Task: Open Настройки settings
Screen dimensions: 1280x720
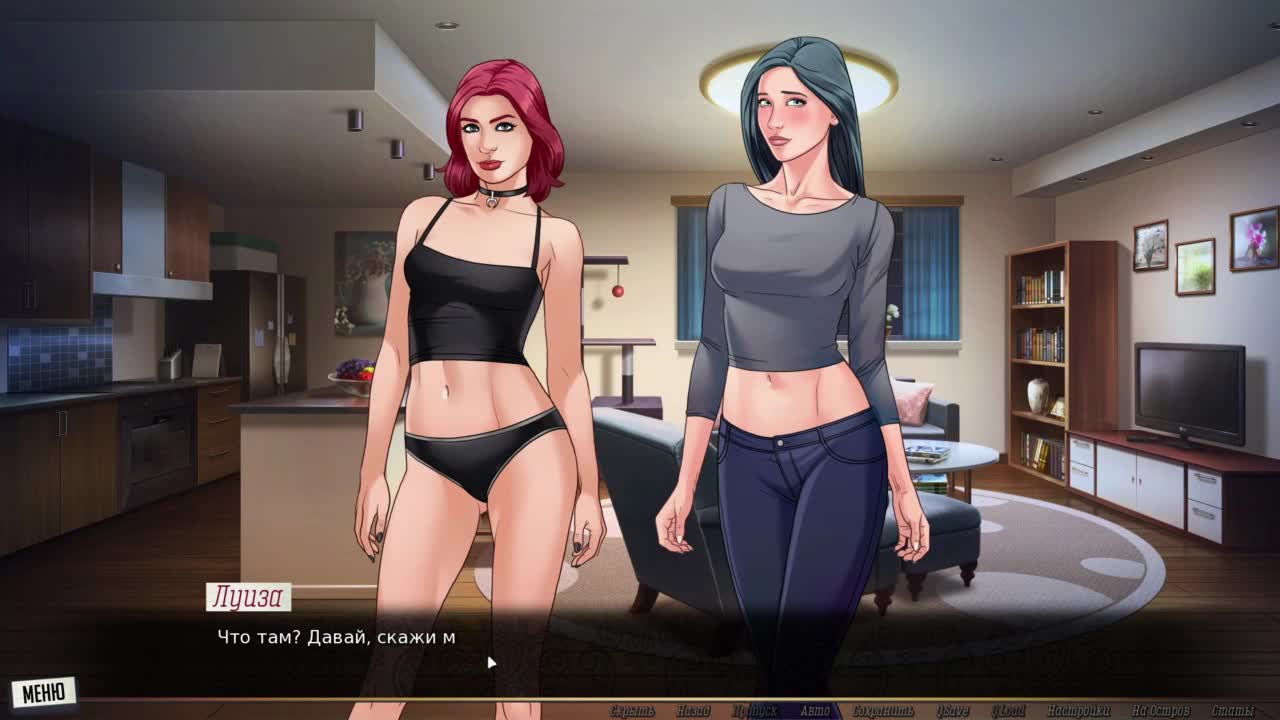Action: tap(1079, 711)
